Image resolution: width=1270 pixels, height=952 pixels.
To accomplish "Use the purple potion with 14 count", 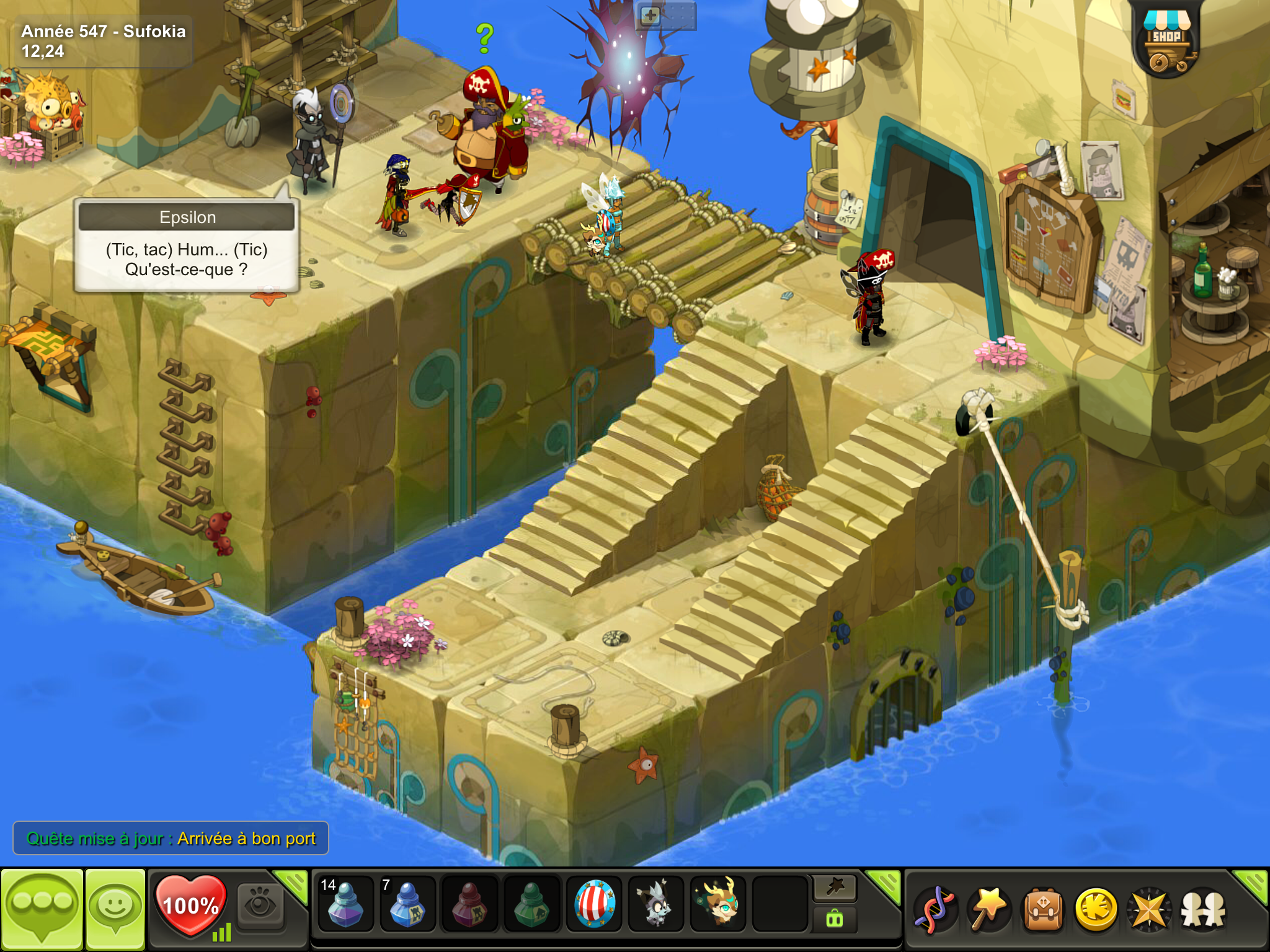I will 345,904.
